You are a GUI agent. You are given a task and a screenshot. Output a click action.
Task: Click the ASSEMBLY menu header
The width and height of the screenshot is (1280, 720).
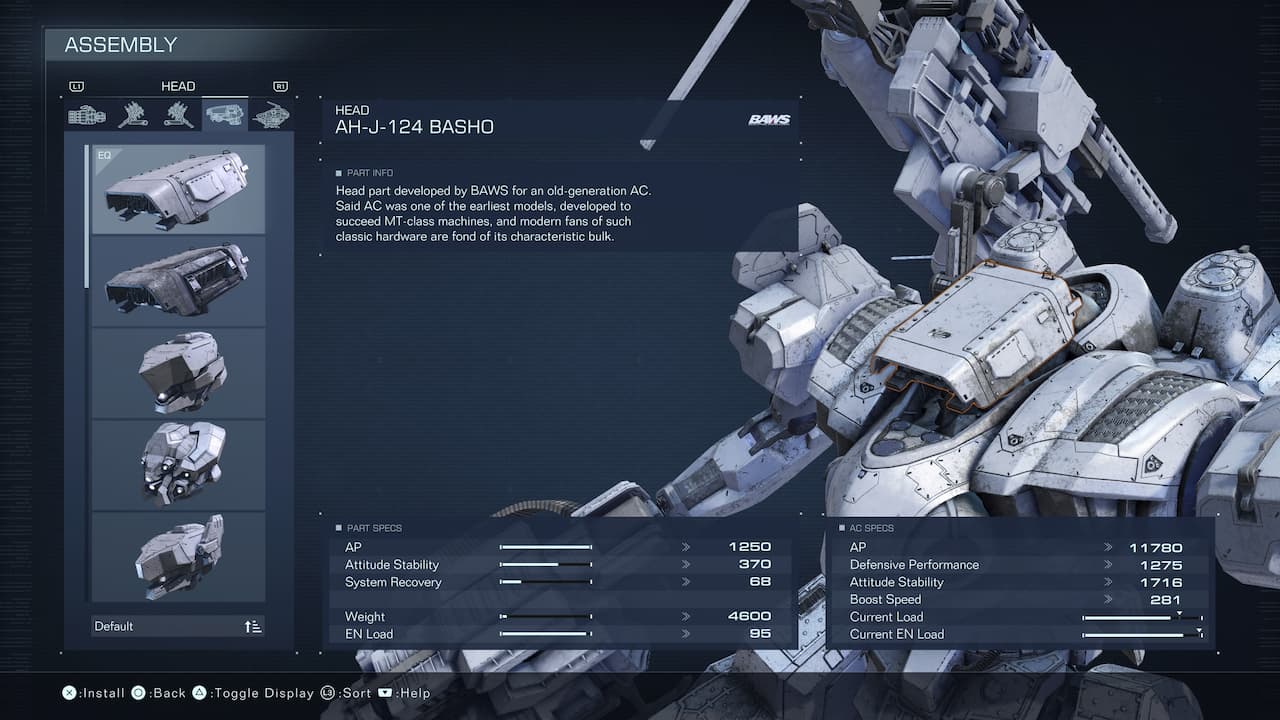[120, 45]
